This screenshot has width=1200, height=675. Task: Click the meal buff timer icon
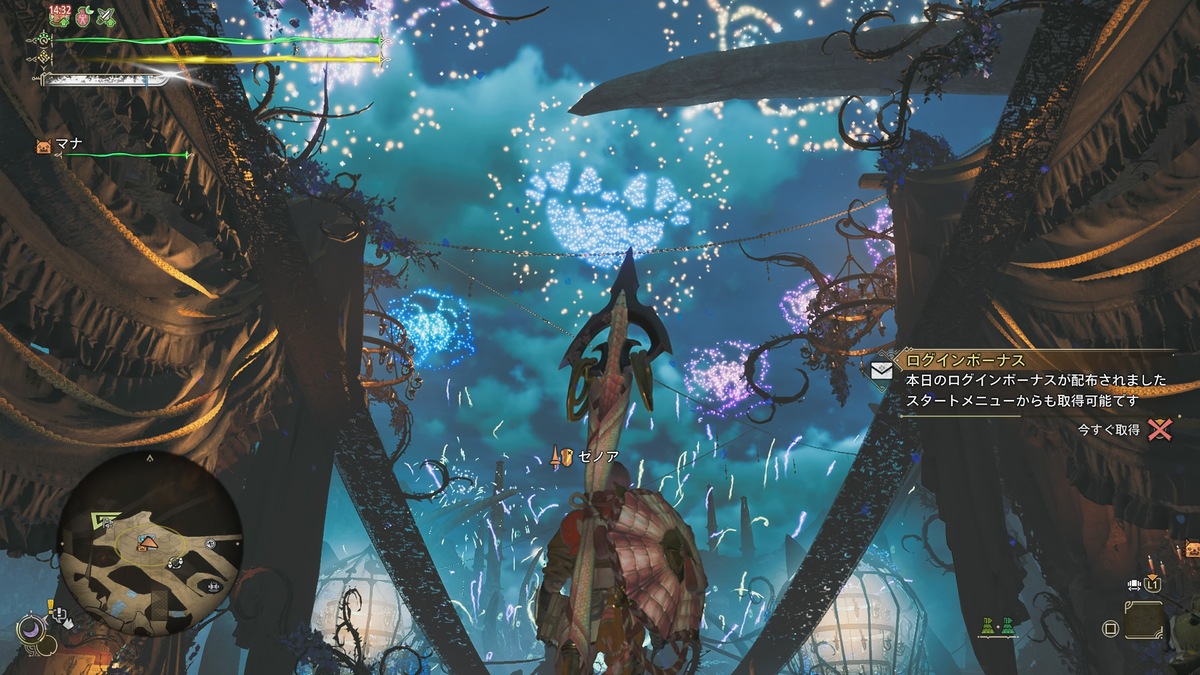[x=60, y=16]
